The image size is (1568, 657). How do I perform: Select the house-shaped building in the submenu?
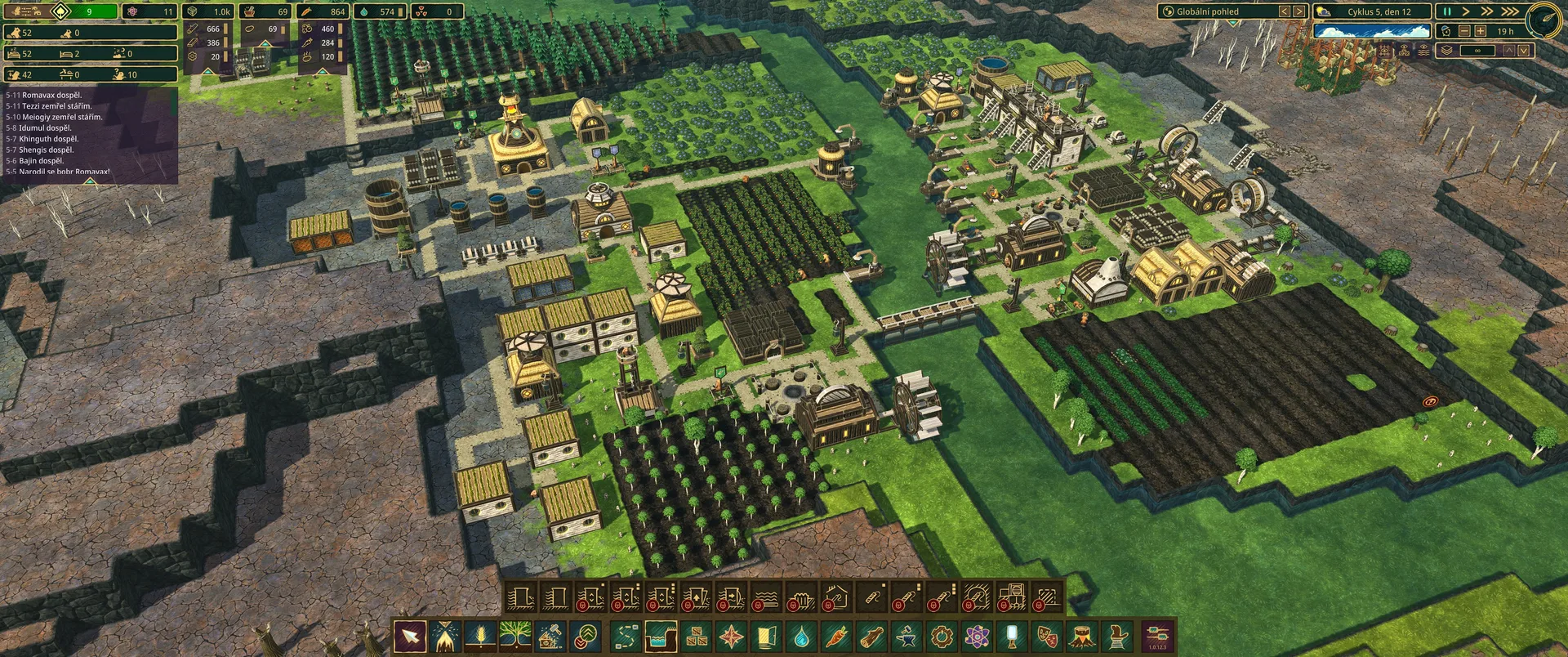835,598
